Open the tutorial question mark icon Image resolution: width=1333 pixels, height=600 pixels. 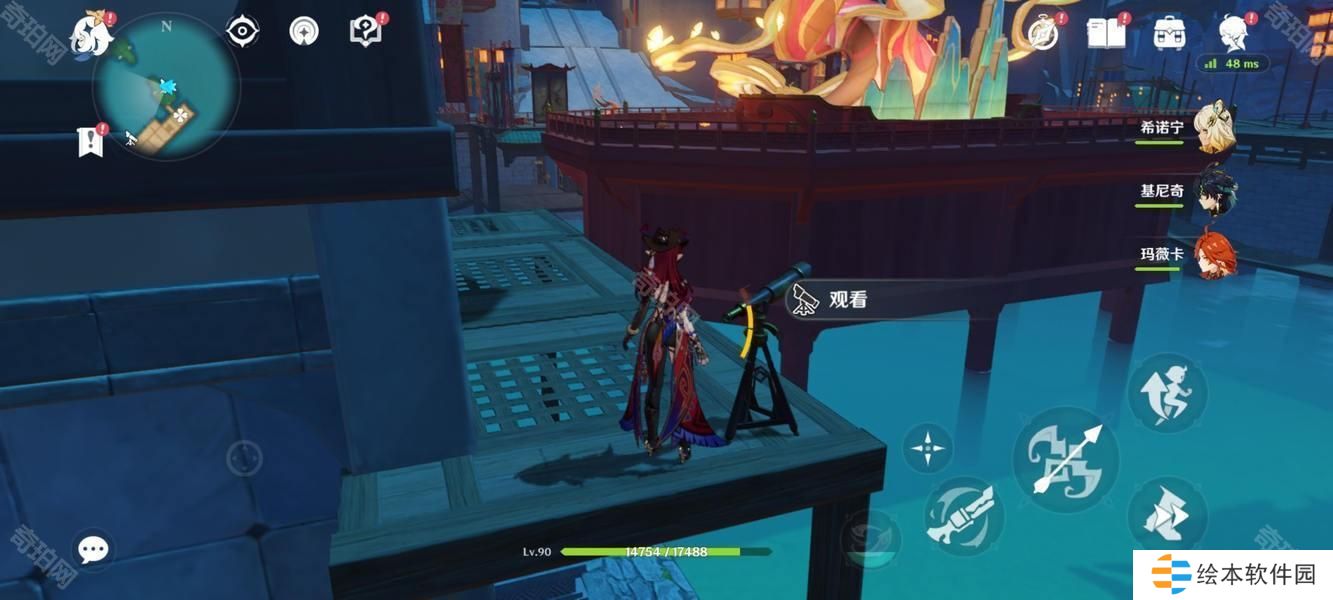click(x=365, y=32)
